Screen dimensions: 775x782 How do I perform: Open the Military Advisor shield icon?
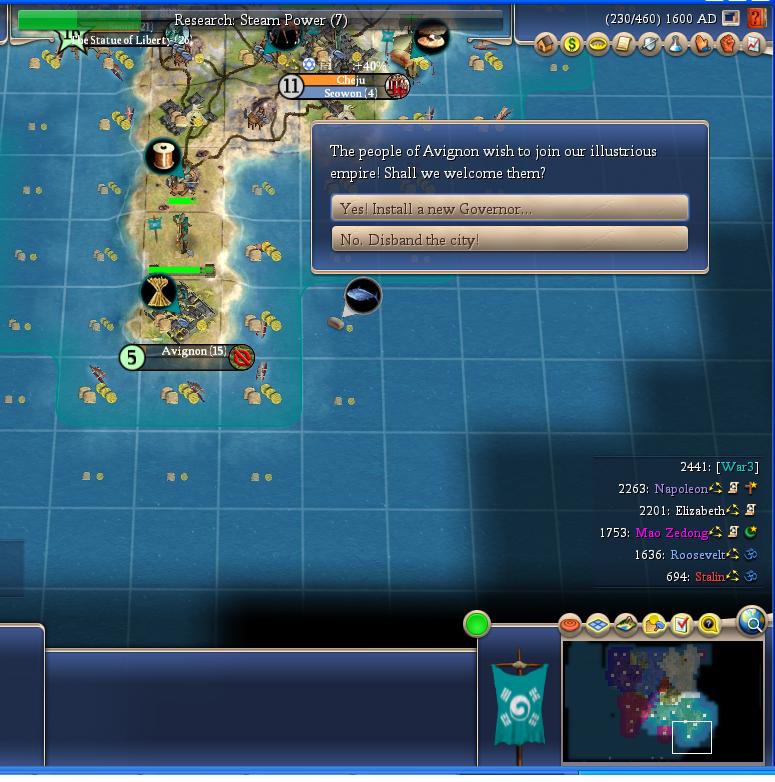click(x=650, y=44)
